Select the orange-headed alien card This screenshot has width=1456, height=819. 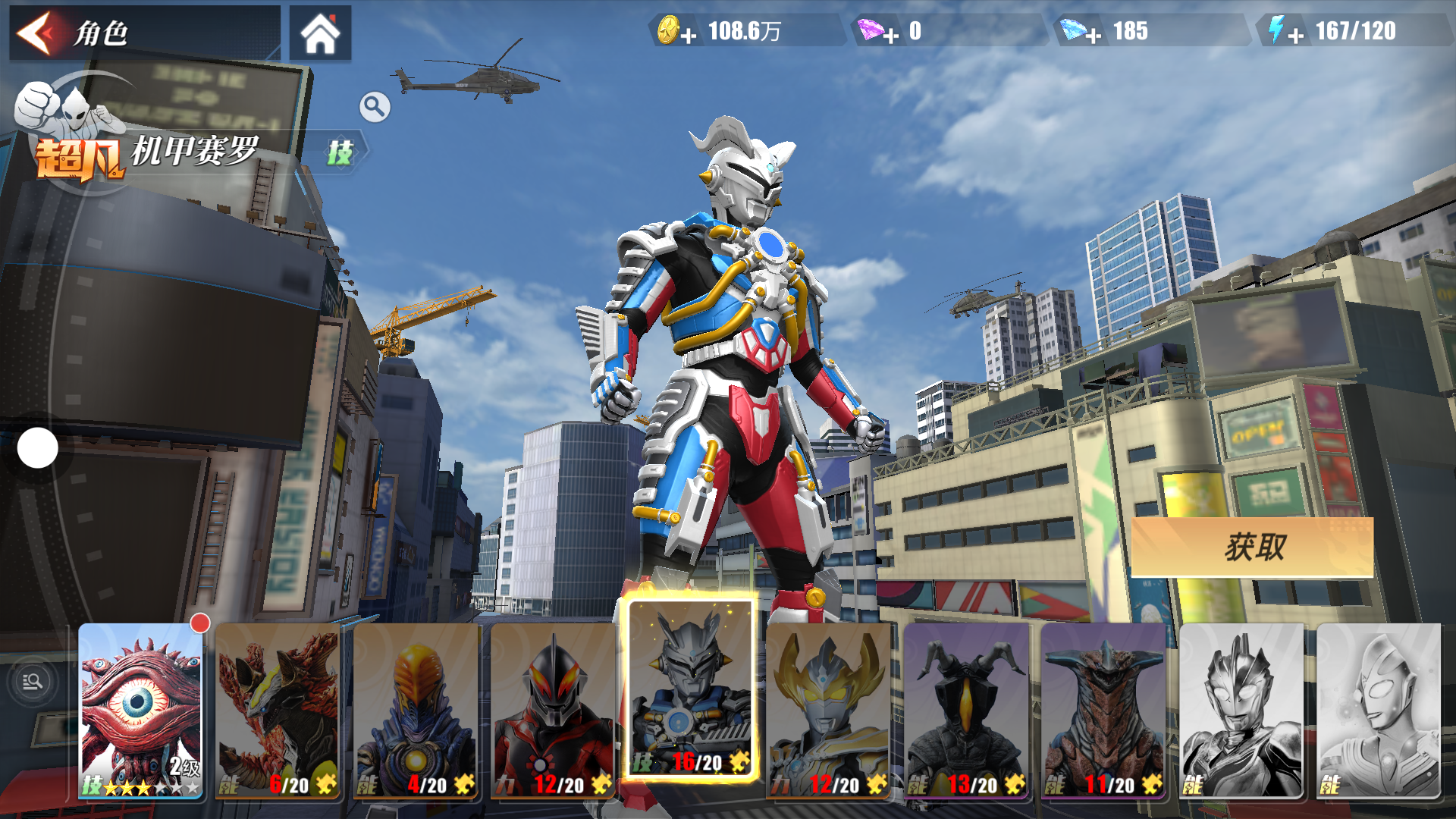pos(416,711)
